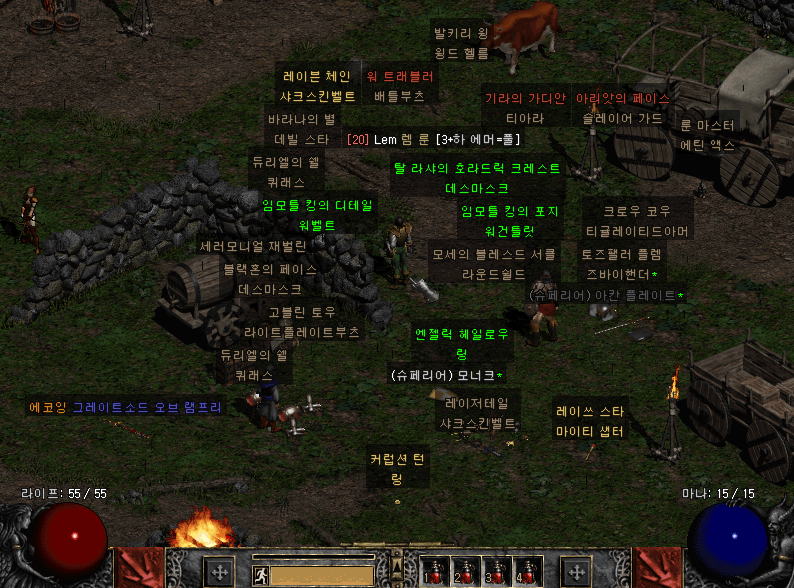Use the healing potion in belt slot 1
The image size is (794, 588).
tap(434, 572)
